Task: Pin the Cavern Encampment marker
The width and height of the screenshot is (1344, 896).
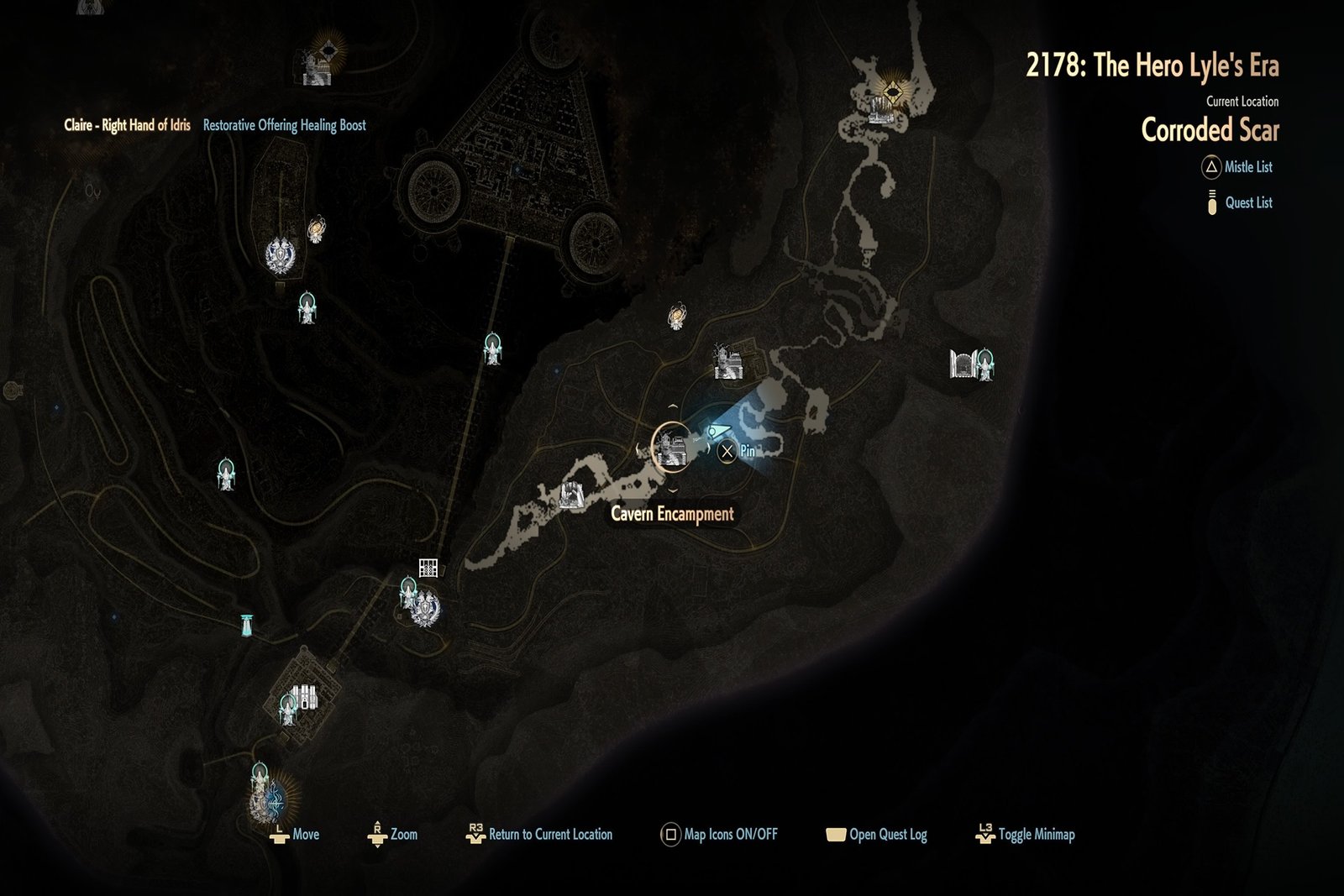Action: tap(727, 452)
